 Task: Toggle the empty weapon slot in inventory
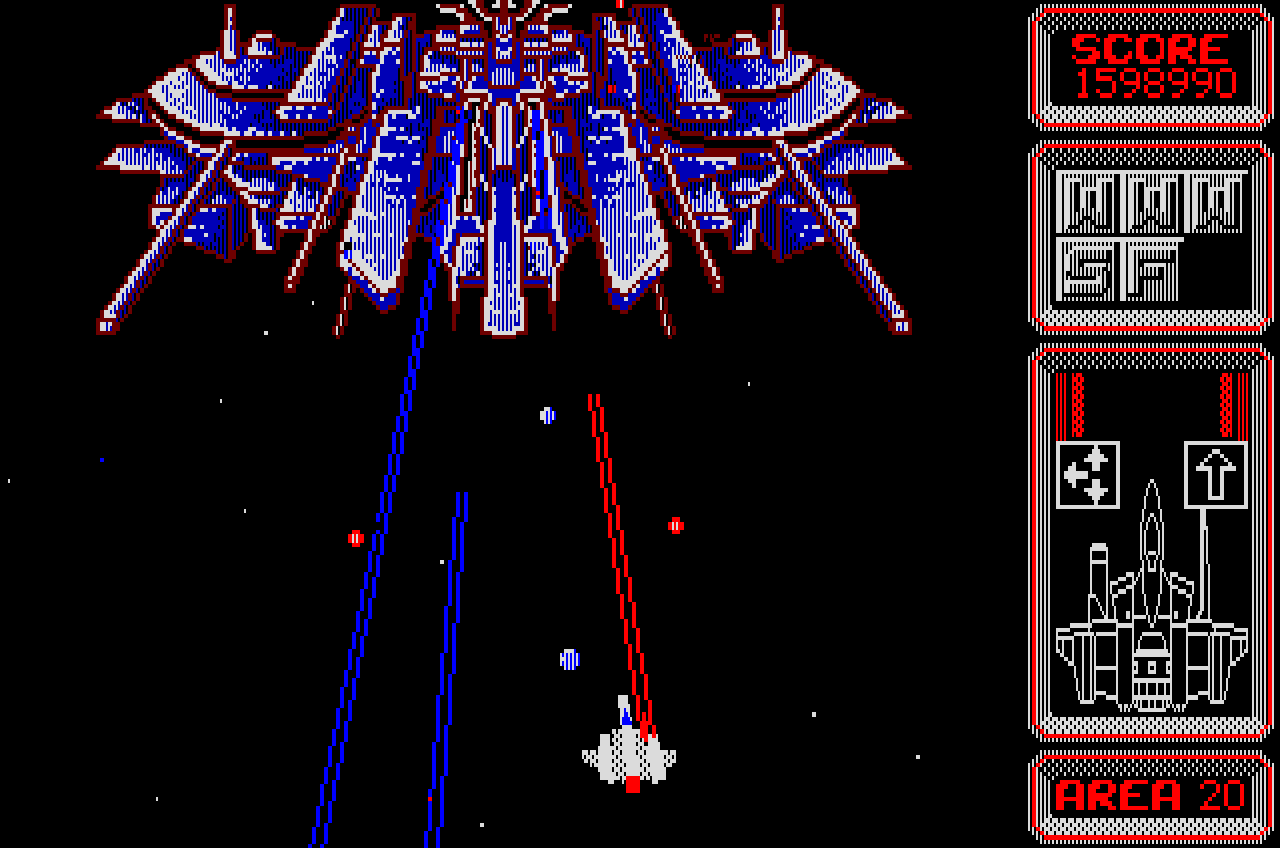pyautogui.click(x=1217, y=269)
